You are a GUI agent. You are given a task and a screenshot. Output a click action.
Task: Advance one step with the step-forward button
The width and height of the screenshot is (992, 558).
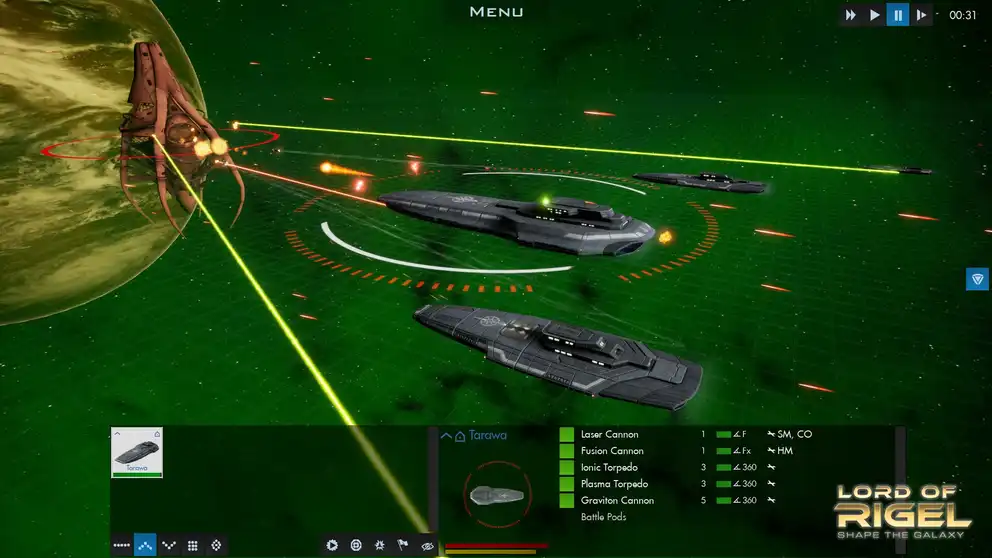pyautogui.click(x=922, y=15)
